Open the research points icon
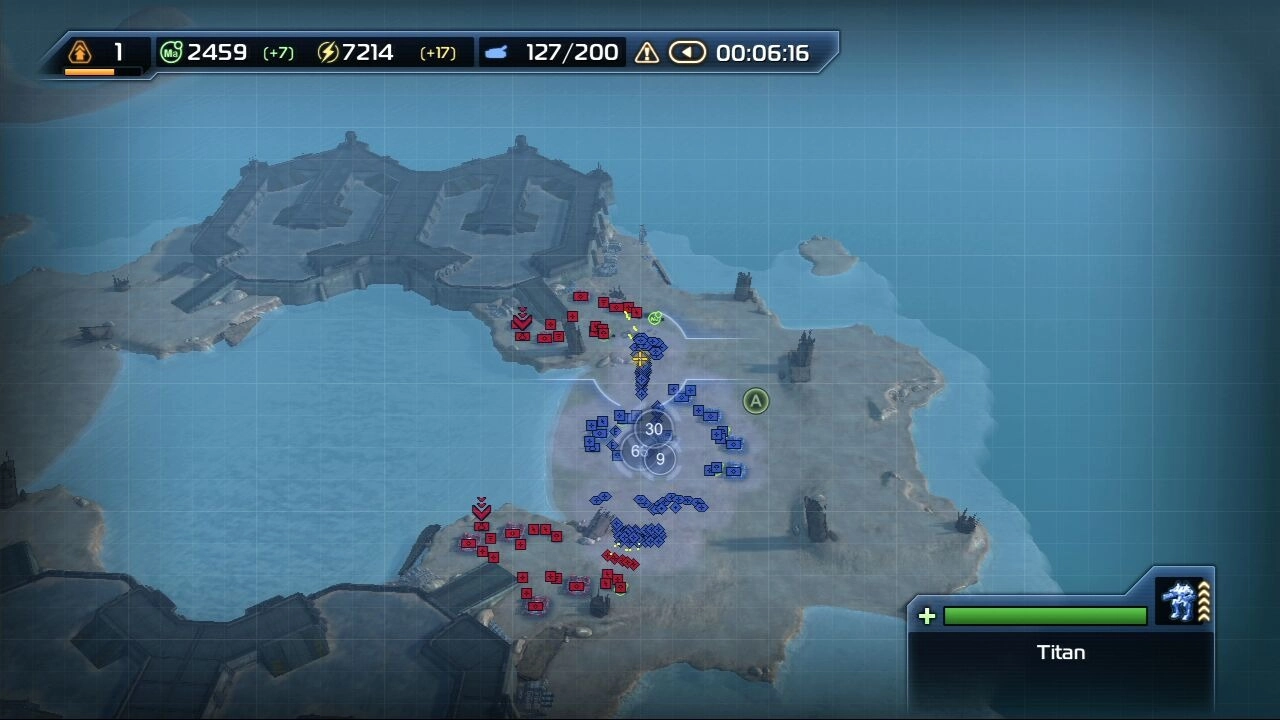 point(79,51)
